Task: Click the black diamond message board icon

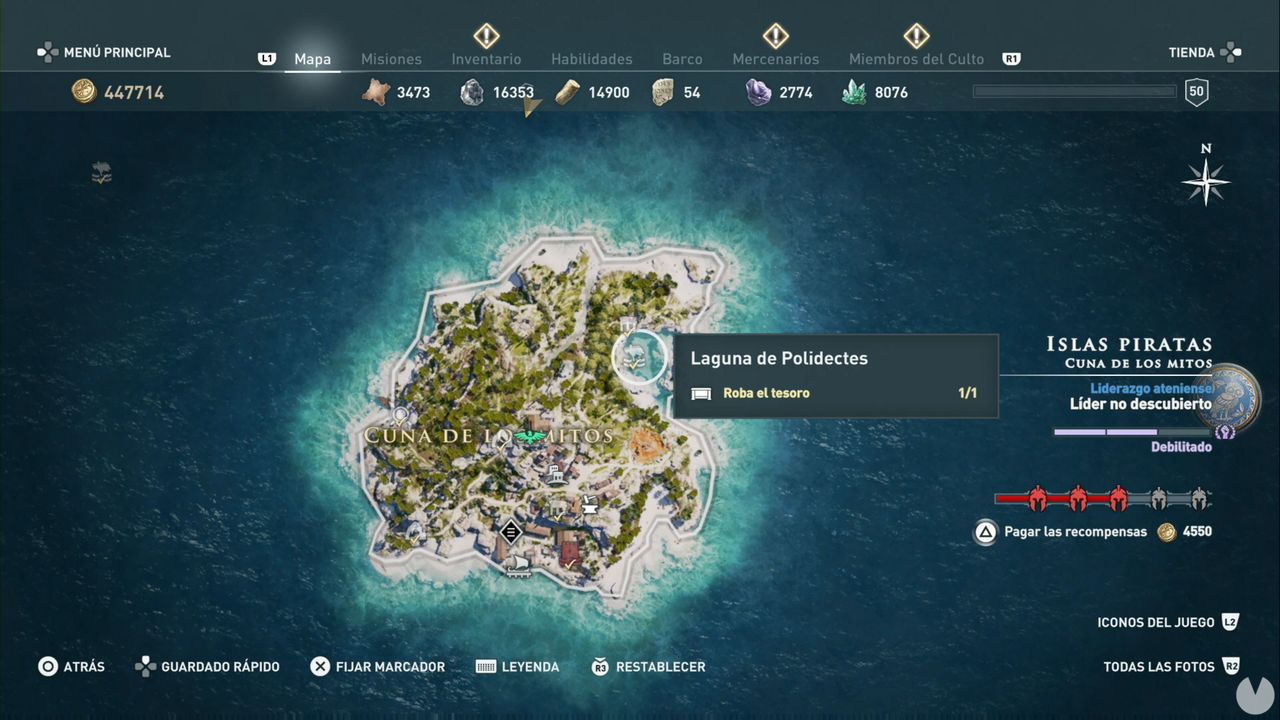Action: pyautogui.click(x=511, y=532)
